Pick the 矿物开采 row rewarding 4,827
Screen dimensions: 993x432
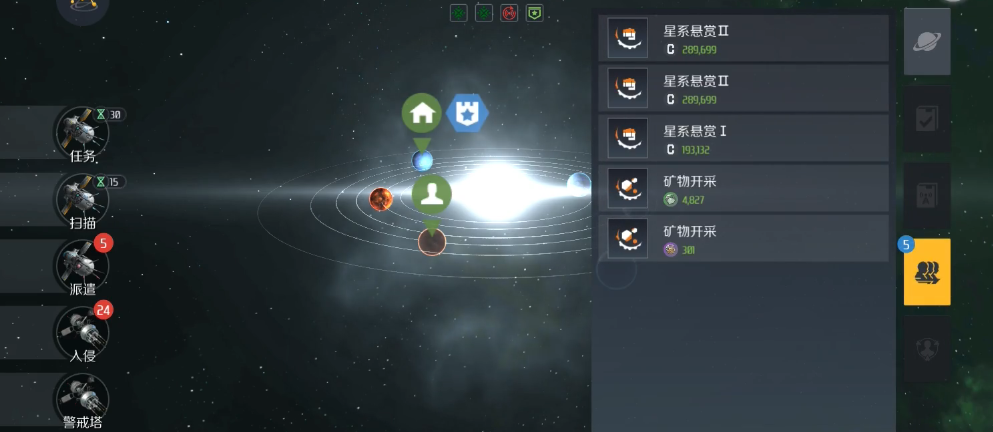[743, 190]
